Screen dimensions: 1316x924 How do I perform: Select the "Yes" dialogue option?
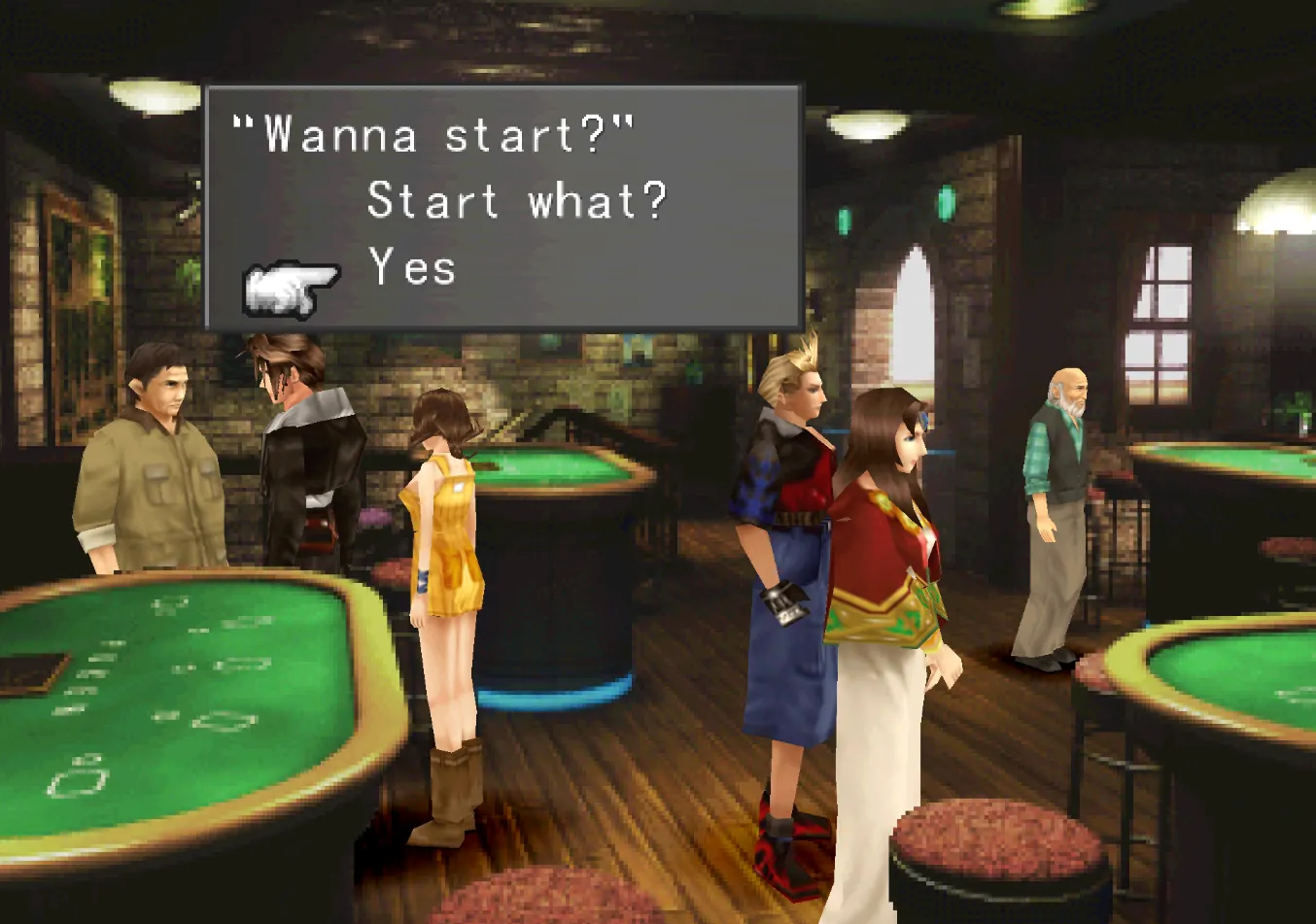(413, 267)
